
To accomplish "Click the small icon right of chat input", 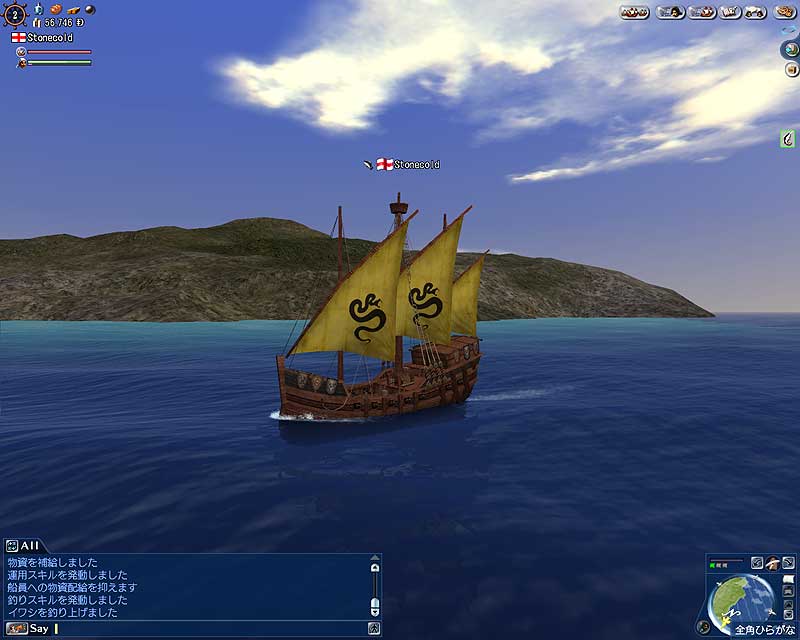I will 373,629.
